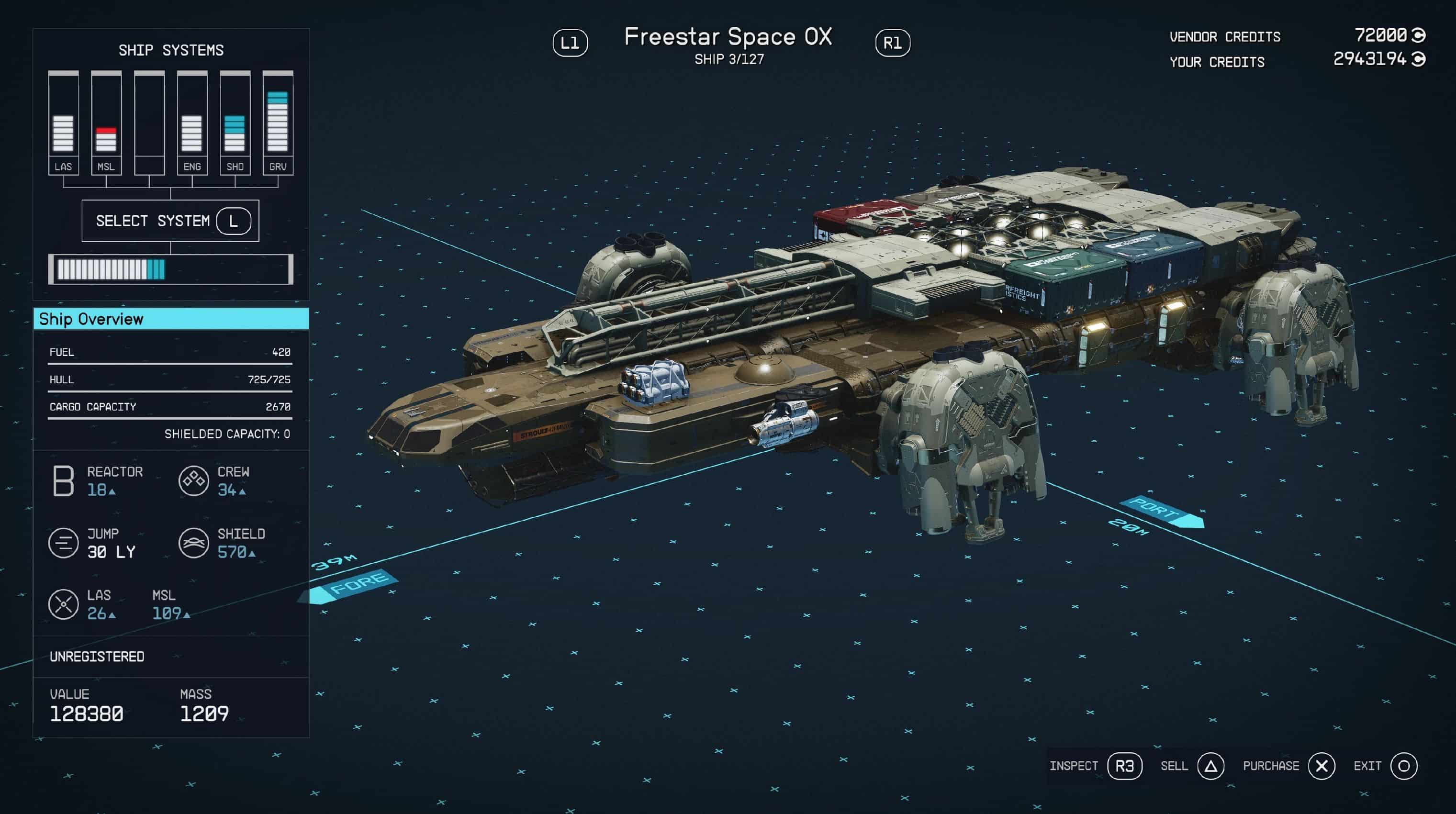Select the LAS laser power column
This screenshot has width=1456, height=814.
tap(63, 123)
